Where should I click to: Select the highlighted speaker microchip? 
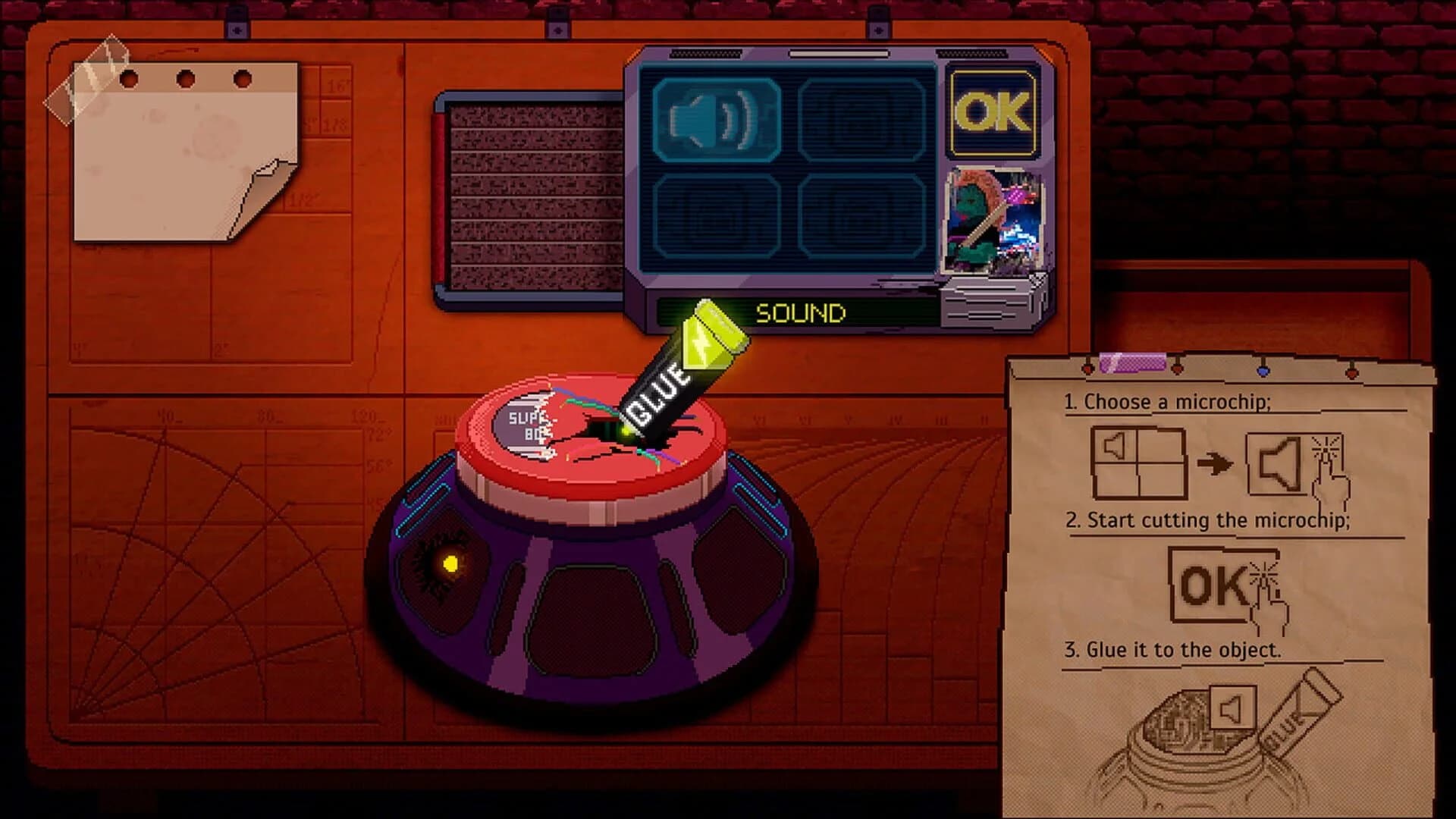click(716, 121)
